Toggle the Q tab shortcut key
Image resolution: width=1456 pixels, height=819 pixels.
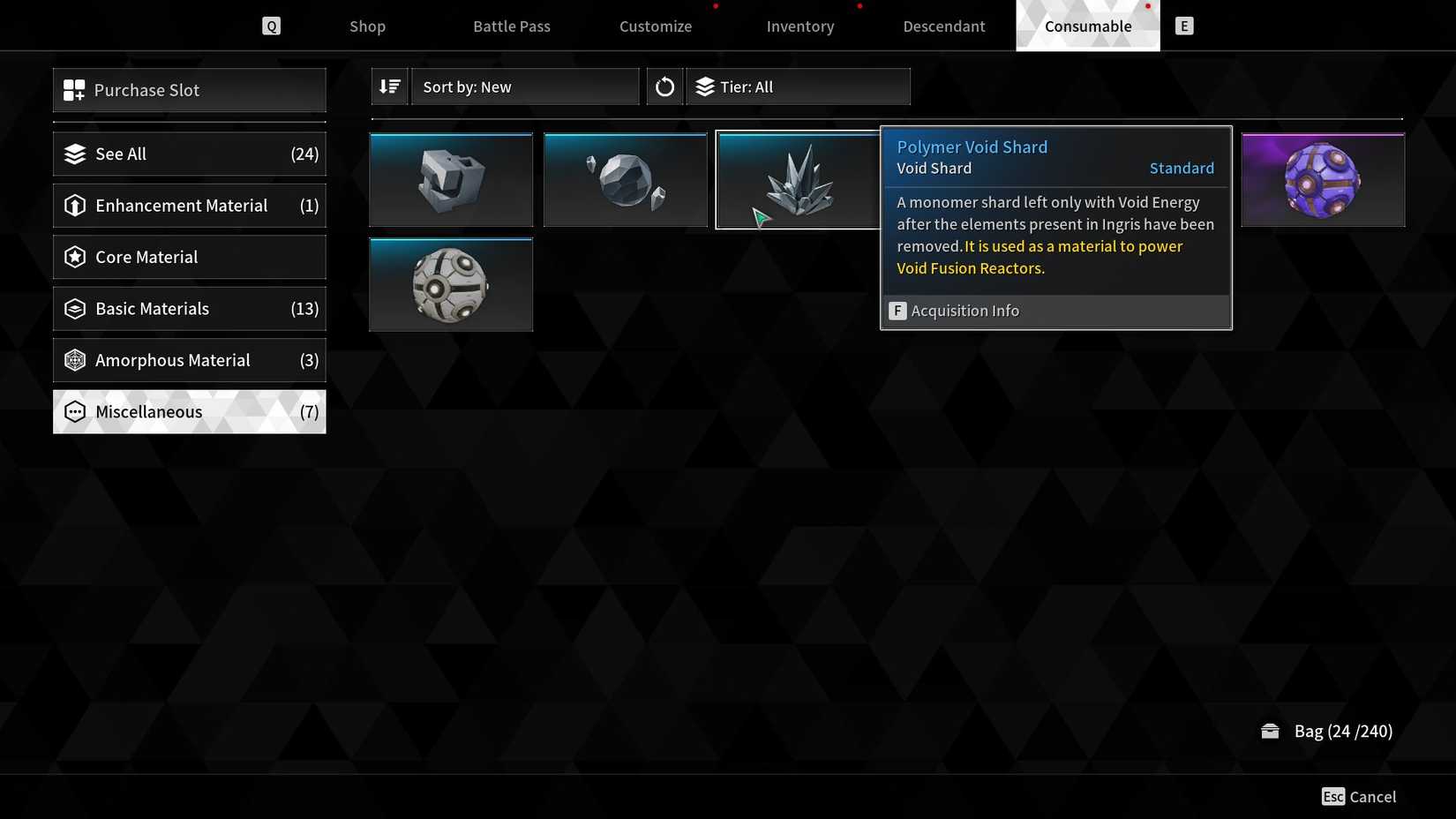coord(271,26)
